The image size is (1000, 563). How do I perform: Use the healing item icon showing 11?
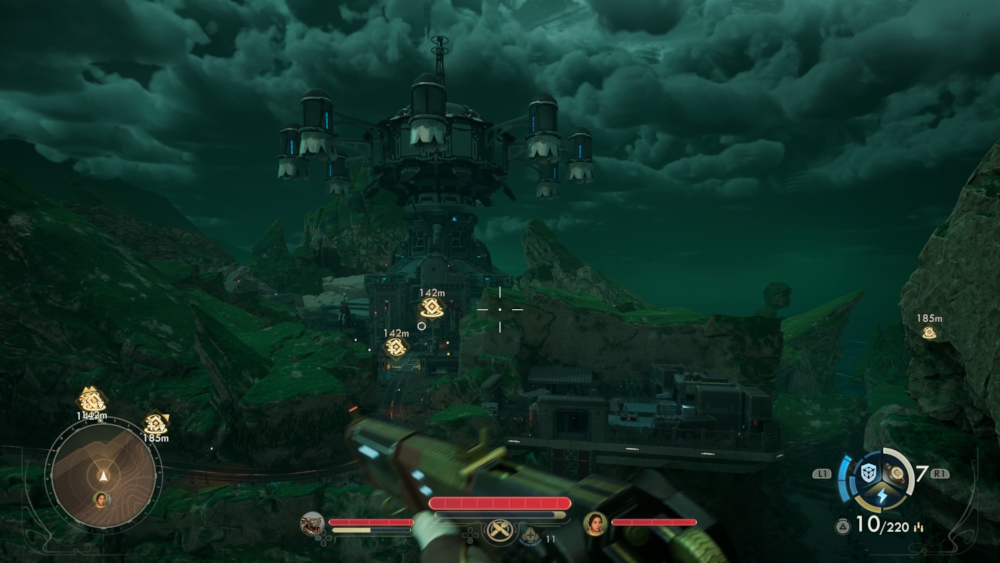click(530, 537)
